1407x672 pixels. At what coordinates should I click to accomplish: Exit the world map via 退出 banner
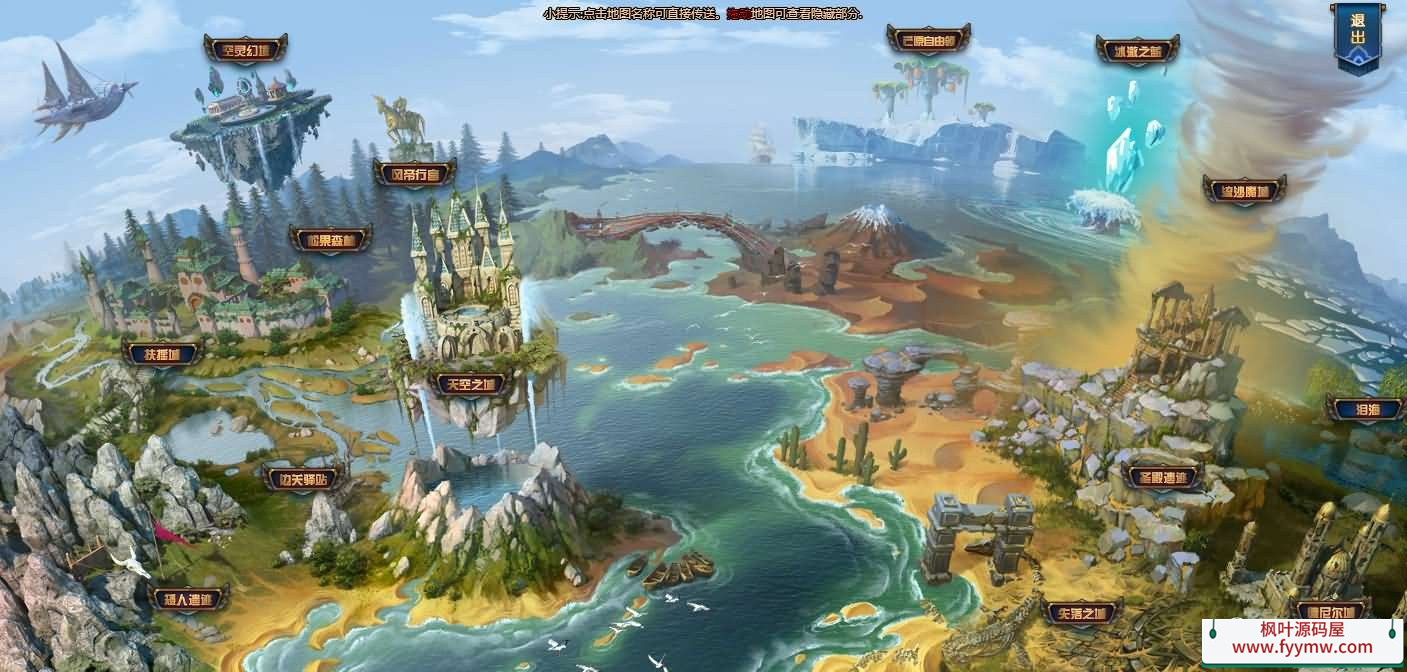tap(1357, 37)
